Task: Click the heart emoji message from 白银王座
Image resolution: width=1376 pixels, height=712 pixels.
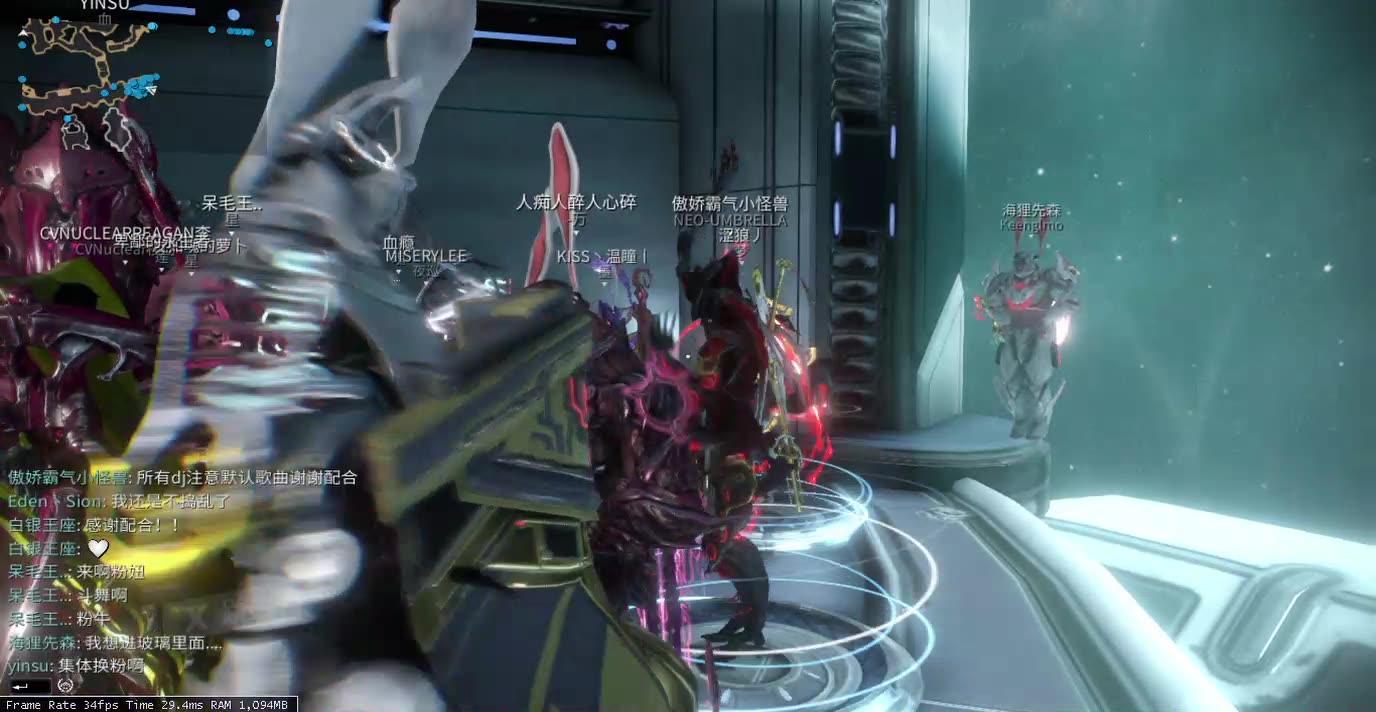Action: [97, 548]
